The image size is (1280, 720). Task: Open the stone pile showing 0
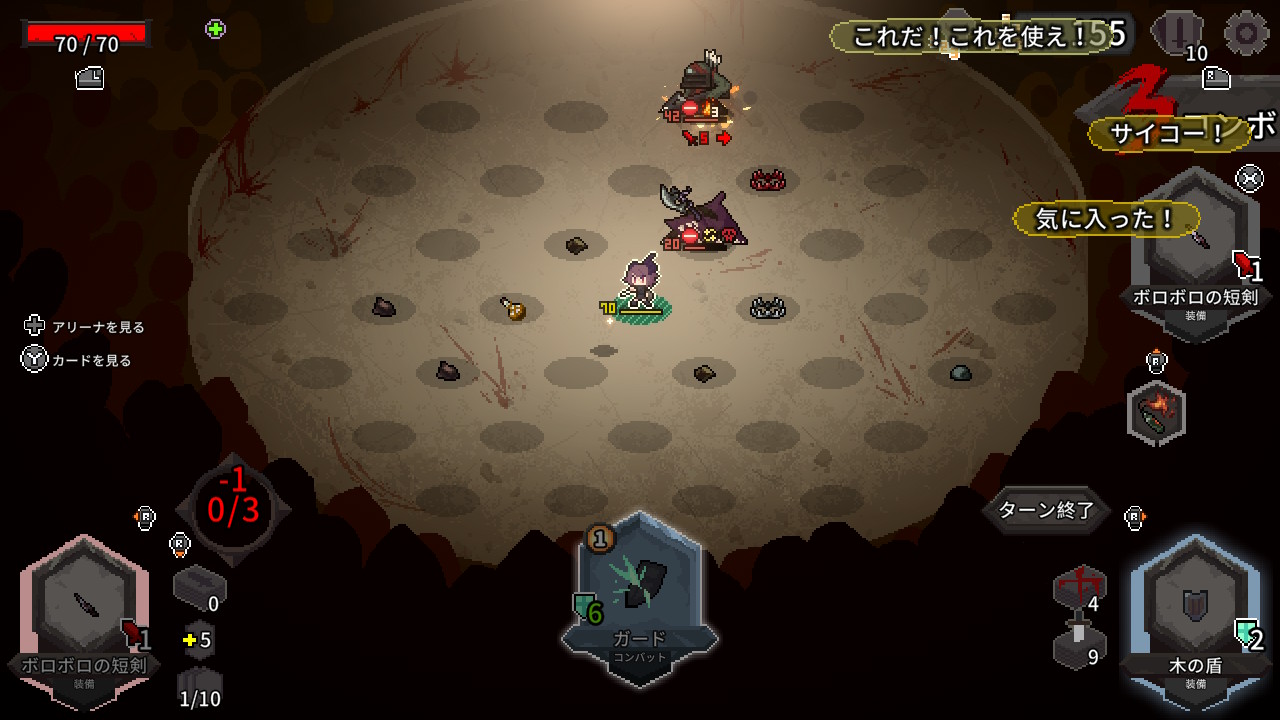click(198, 588)
